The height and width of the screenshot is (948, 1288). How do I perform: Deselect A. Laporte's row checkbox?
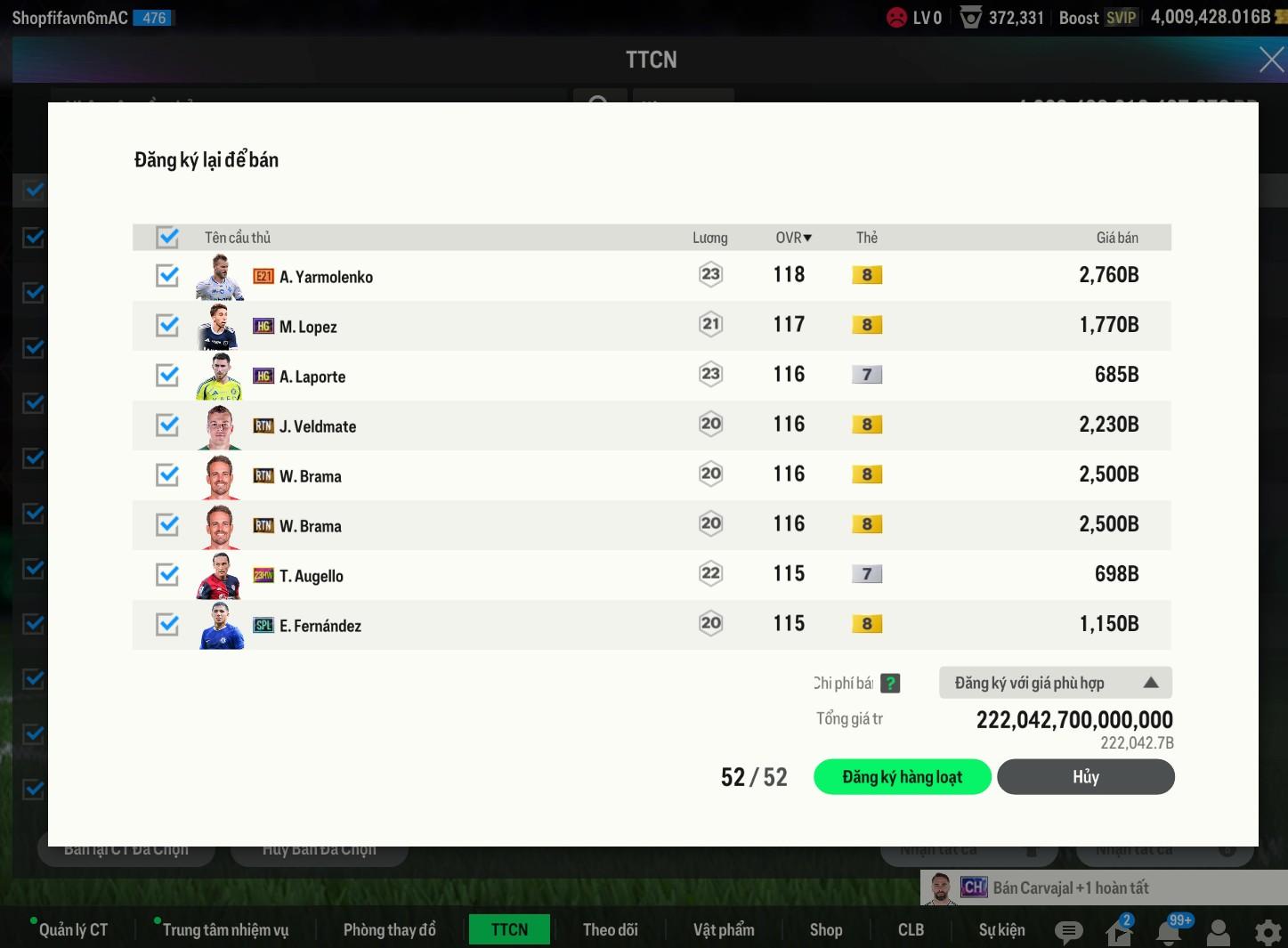coord(167,376)
